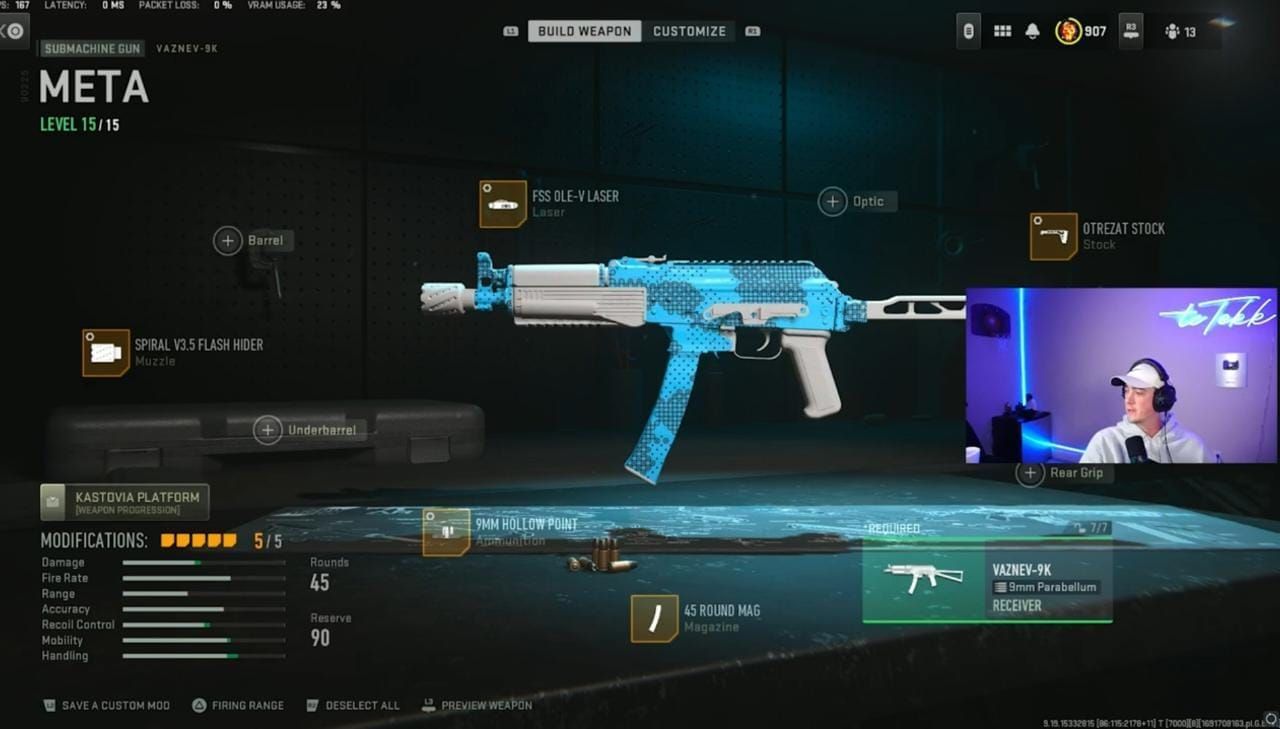
Task: Open the social party list
Action: click(1180, 32)
